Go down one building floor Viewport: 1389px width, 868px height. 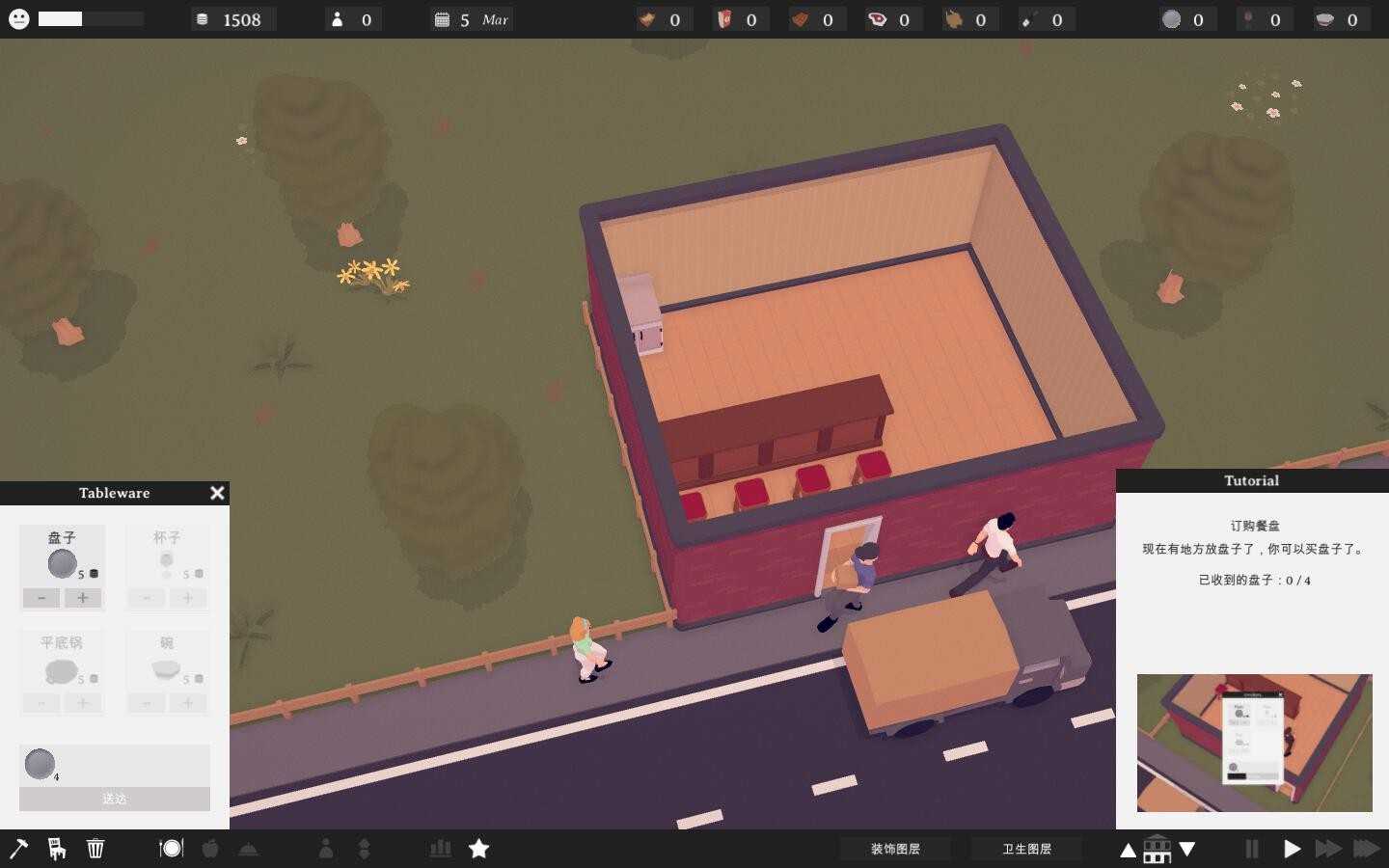[1187, 849]
